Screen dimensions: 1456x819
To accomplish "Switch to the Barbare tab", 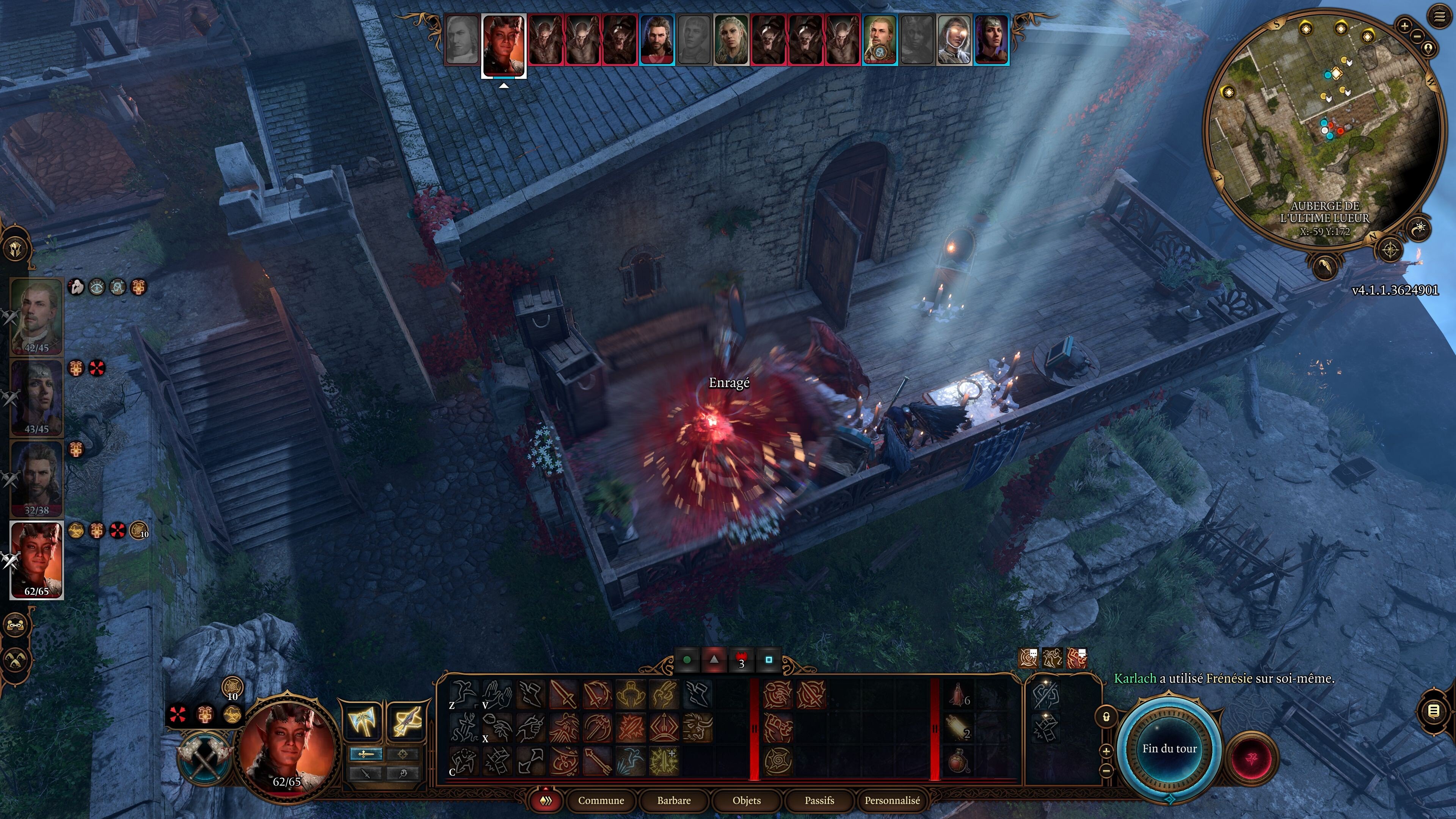I will pyautogui.click(x=674, y=801).
